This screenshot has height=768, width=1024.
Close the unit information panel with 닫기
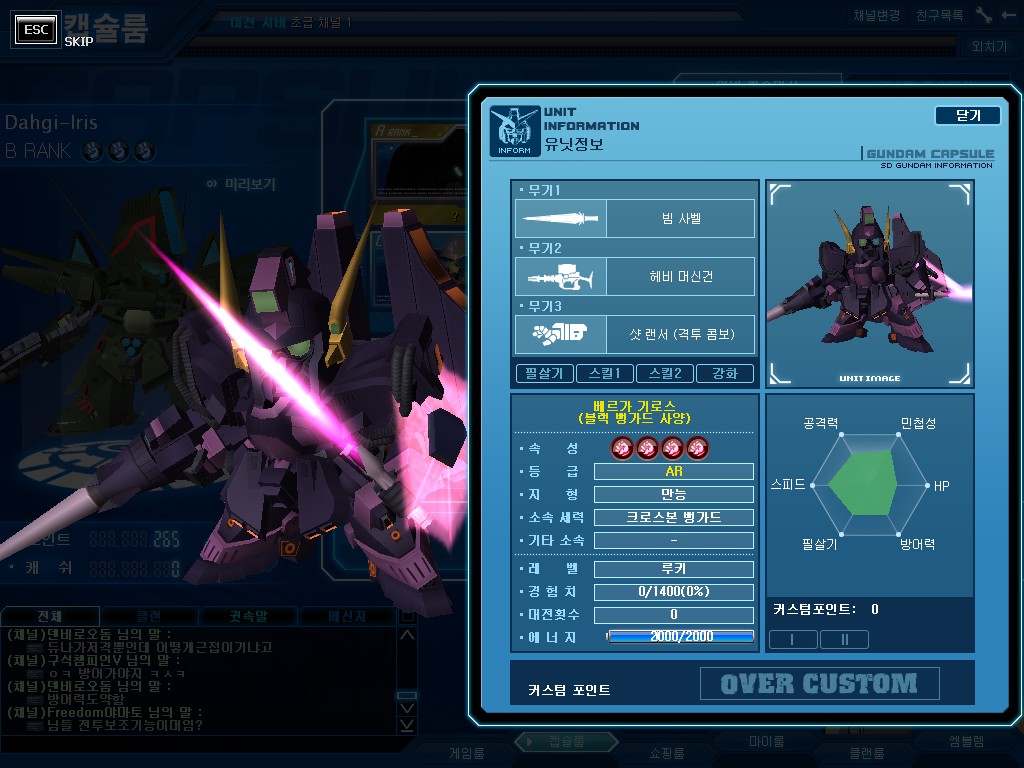click(967, 115)
